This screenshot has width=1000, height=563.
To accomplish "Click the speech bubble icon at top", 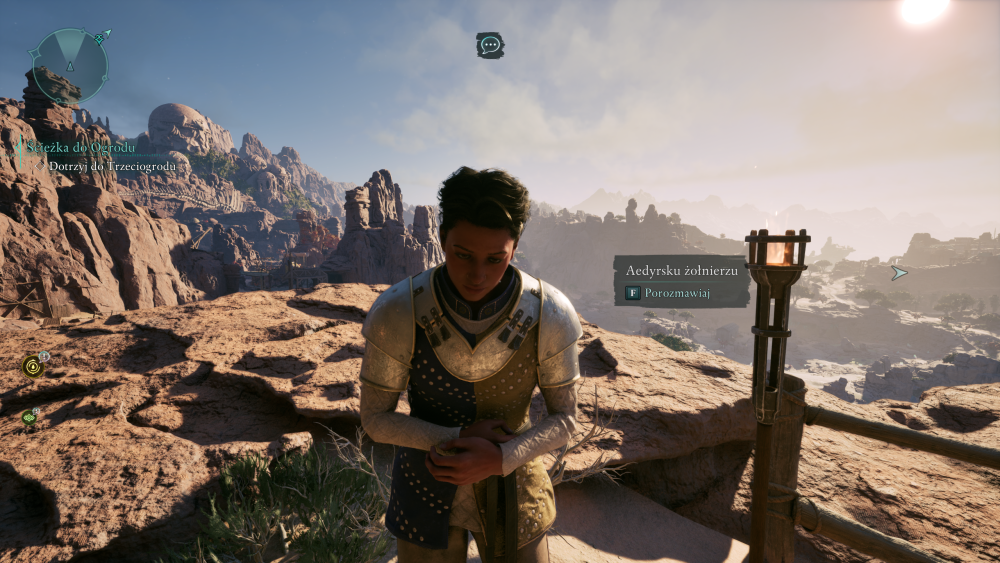I will point(490,45).
